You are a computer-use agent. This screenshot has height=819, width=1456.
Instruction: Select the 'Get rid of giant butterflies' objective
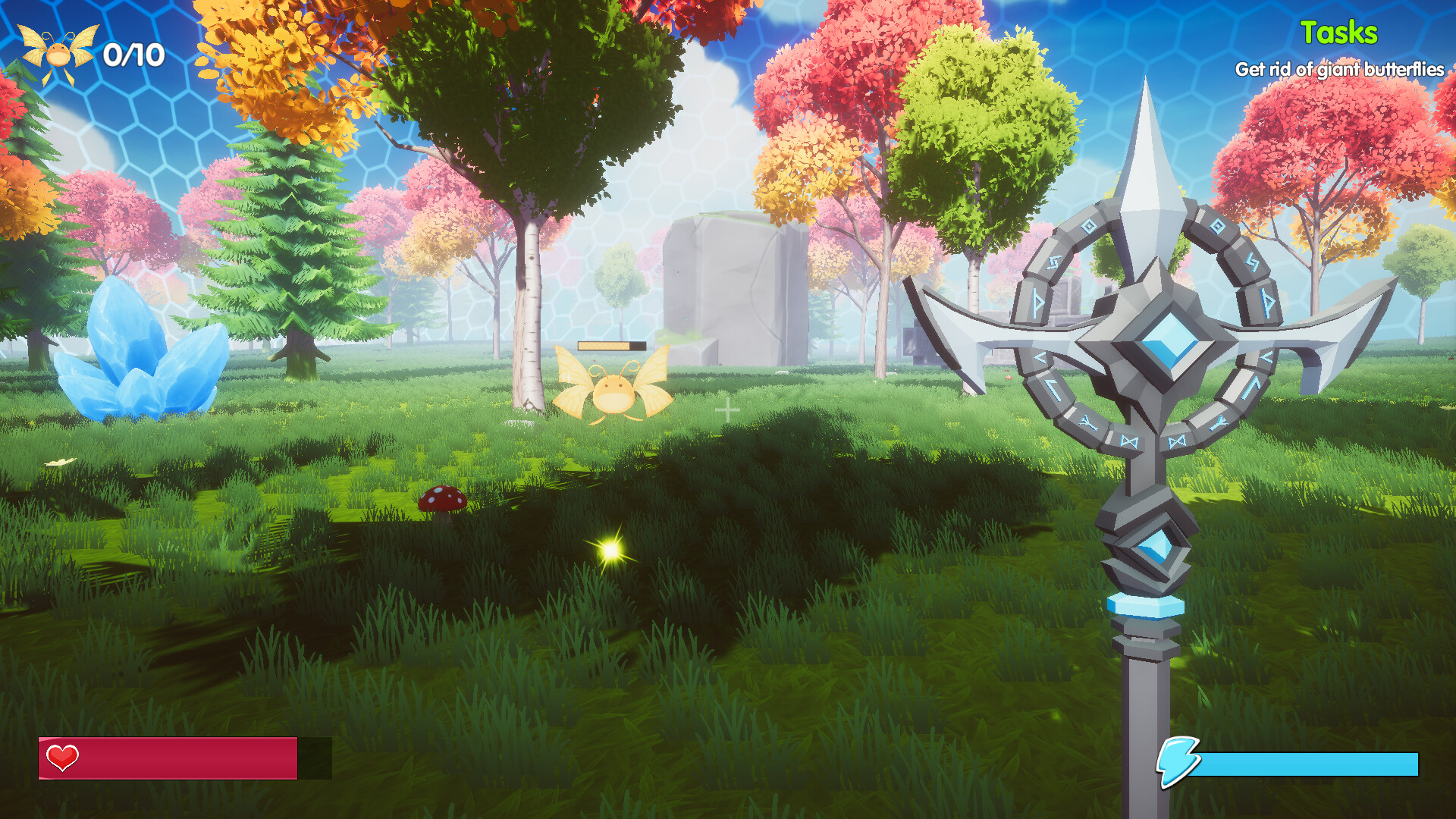(1339, 70)
